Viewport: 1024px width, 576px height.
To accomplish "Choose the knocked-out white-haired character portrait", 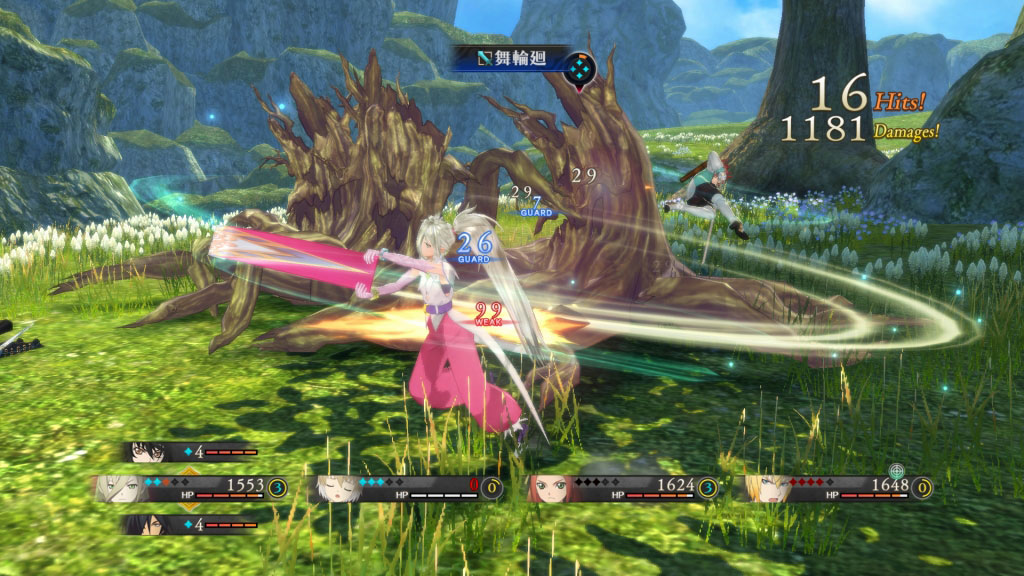I will (x=338, y=488).
